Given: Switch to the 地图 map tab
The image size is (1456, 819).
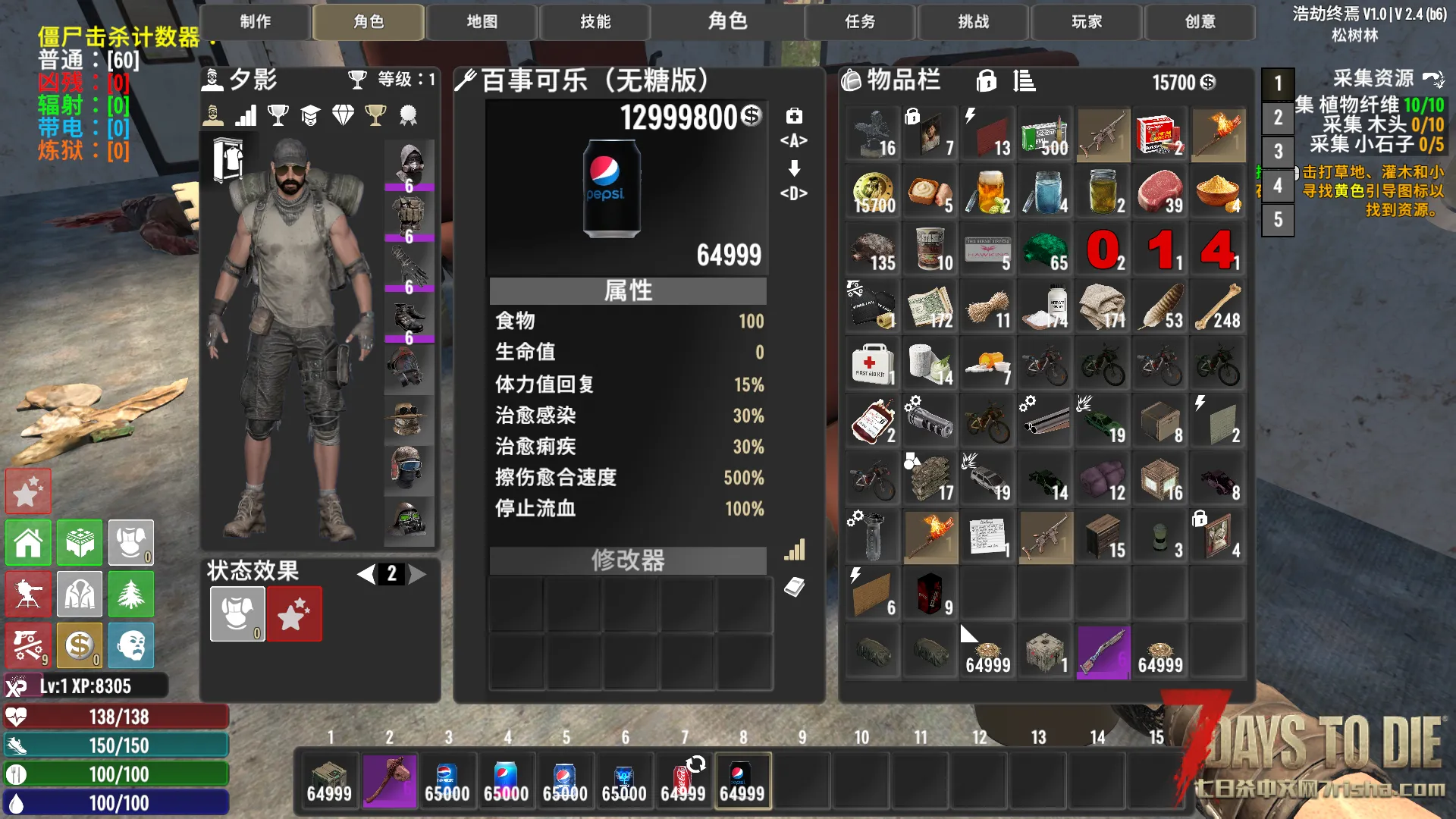Looking at the screenshot, I should coord(482,22).
